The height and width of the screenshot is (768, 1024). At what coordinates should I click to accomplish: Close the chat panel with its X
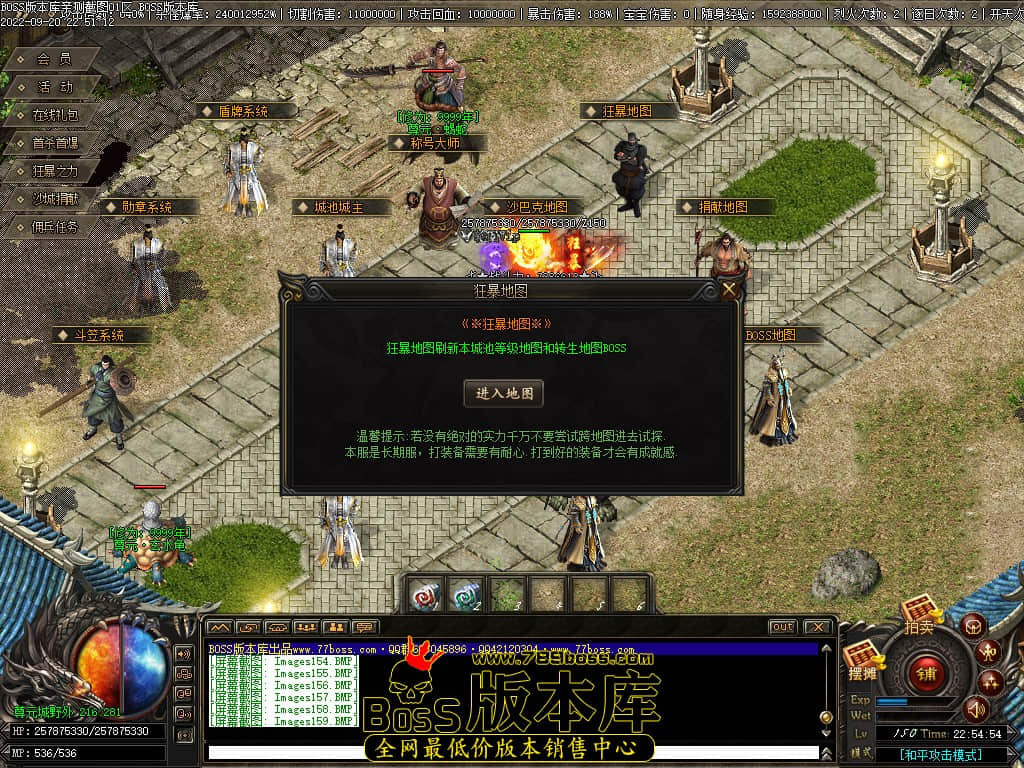pyautogui.click(x=817, y=627)
